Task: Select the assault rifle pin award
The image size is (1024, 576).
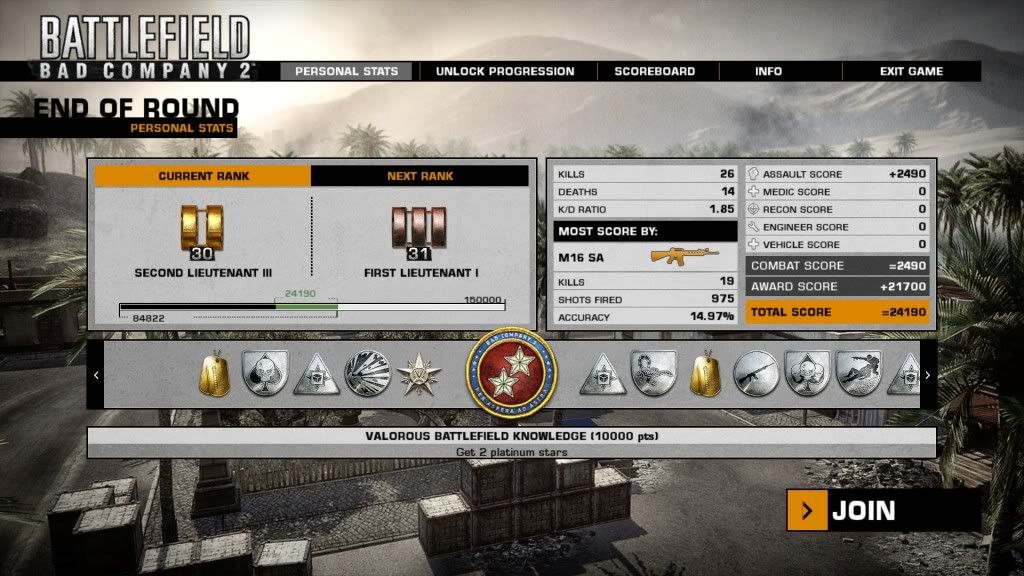Action: [756, 374]
